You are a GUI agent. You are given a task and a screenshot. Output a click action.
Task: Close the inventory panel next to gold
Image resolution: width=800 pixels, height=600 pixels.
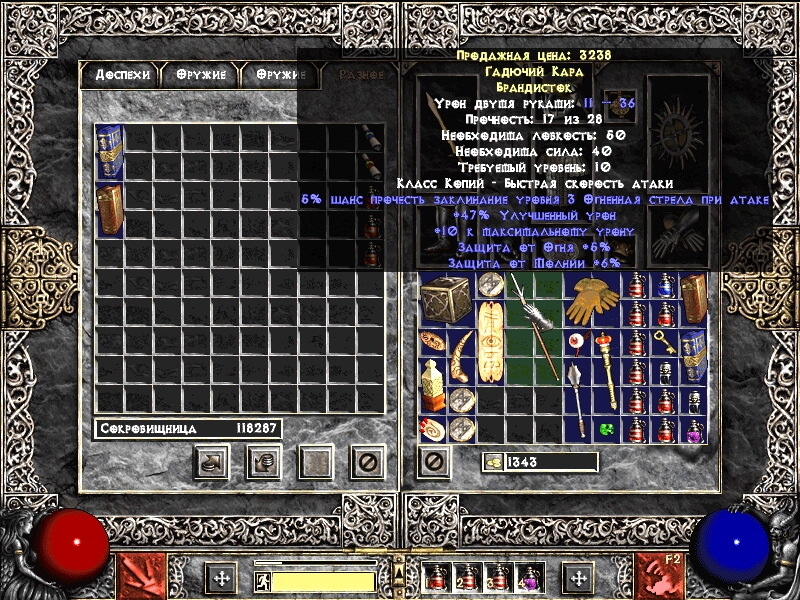pos(433,461)
